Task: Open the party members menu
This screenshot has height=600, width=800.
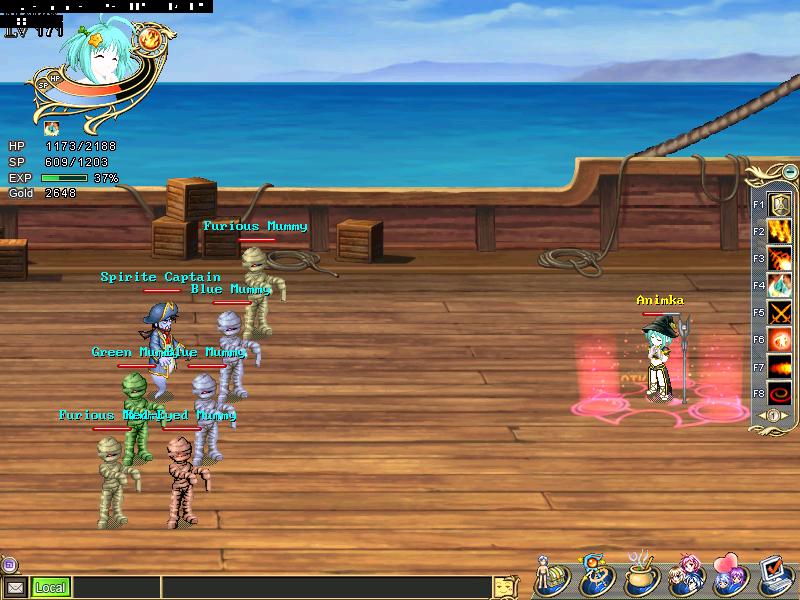Action: tap(685, 577)
